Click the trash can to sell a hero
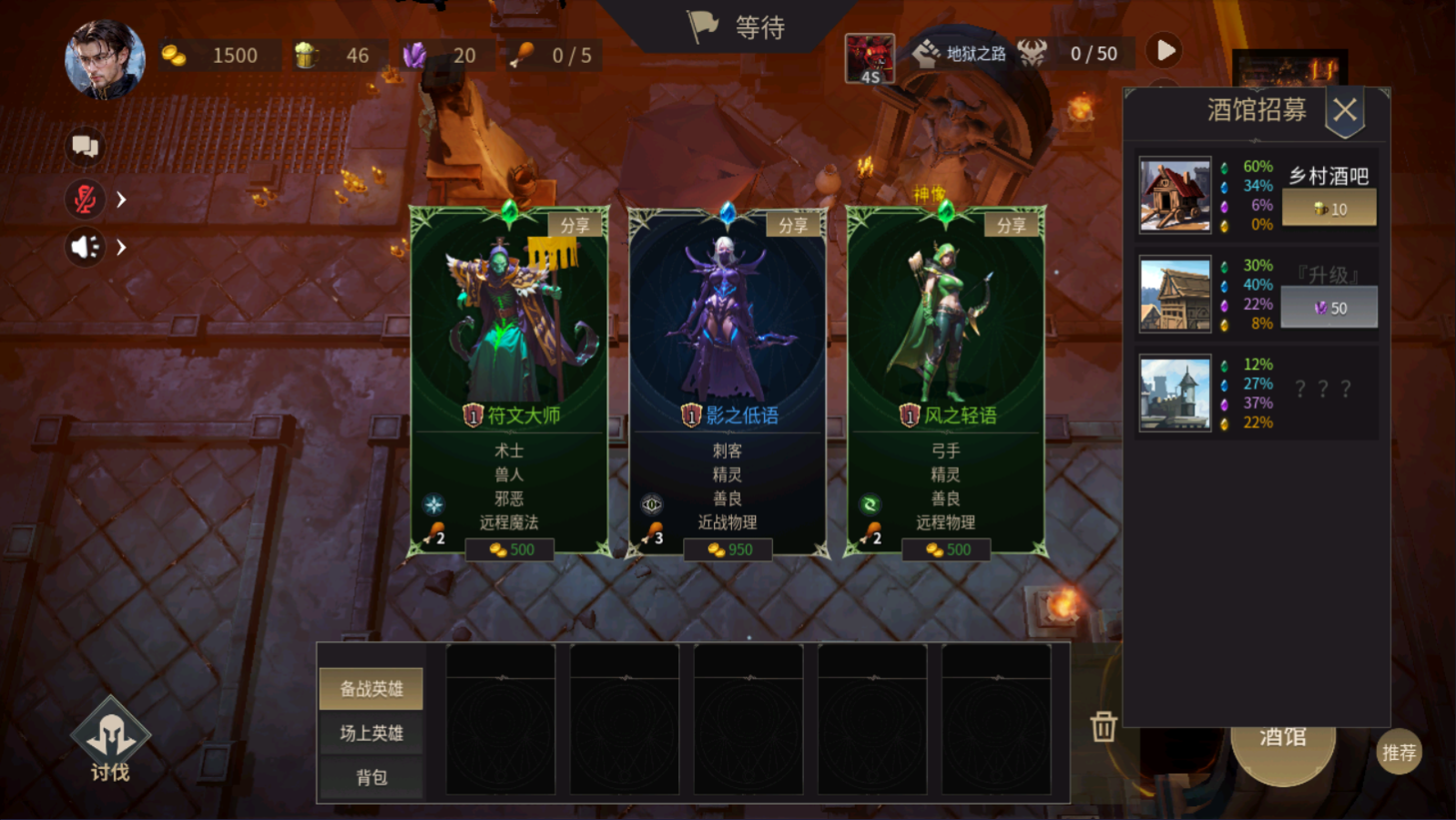The image size is (1456, 820). [1103, 729]
